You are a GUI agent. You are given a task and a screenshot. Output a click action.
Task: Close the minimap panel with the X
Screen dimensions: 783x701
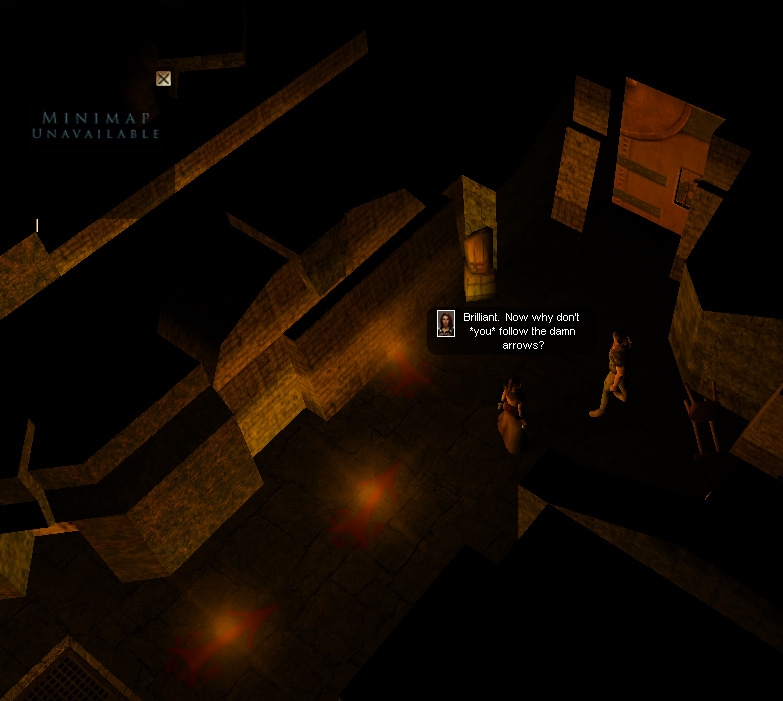[163, 78]
